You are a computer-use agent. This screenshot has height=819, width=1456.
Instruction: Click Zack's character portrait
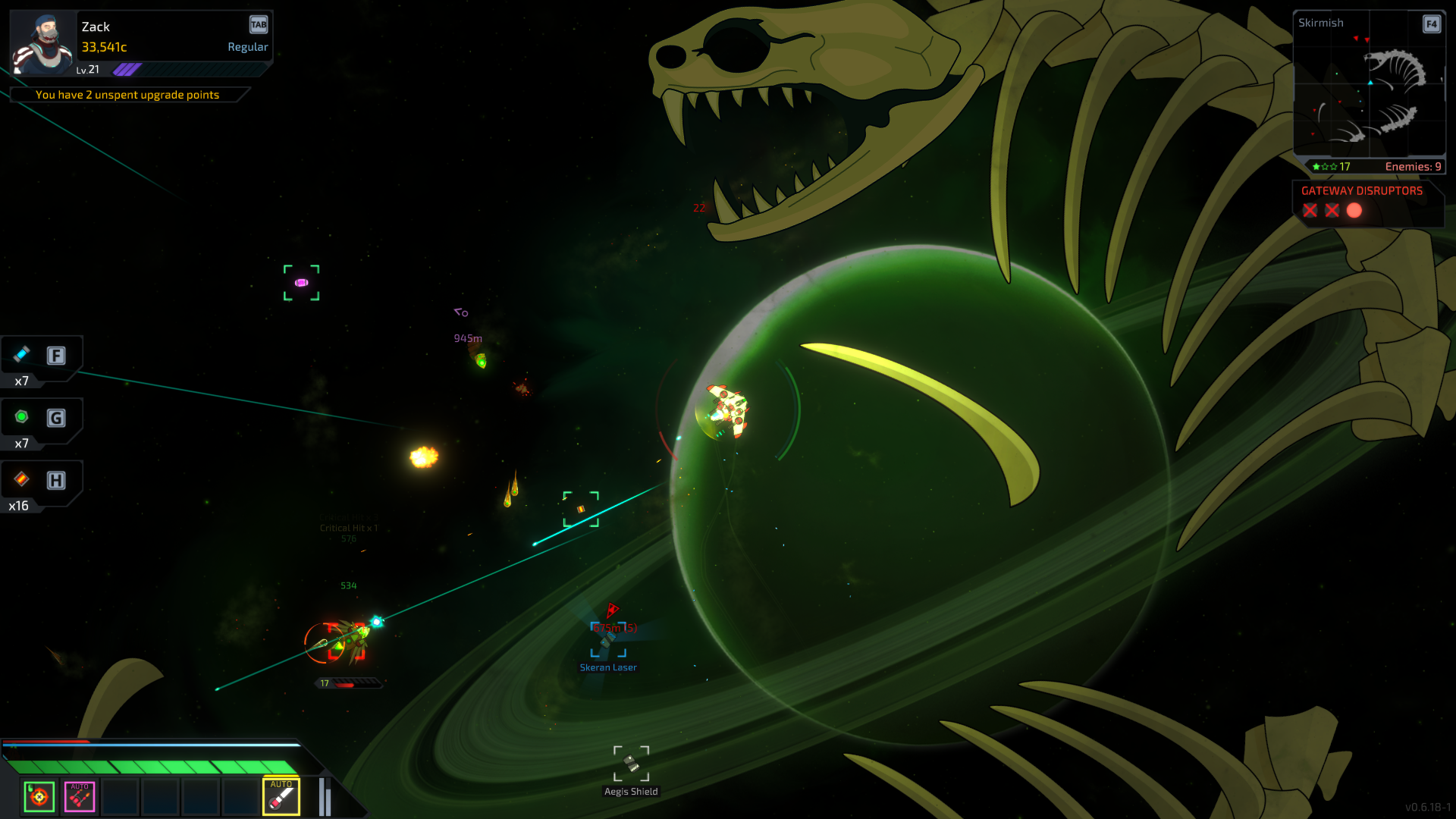pos(43,42)
